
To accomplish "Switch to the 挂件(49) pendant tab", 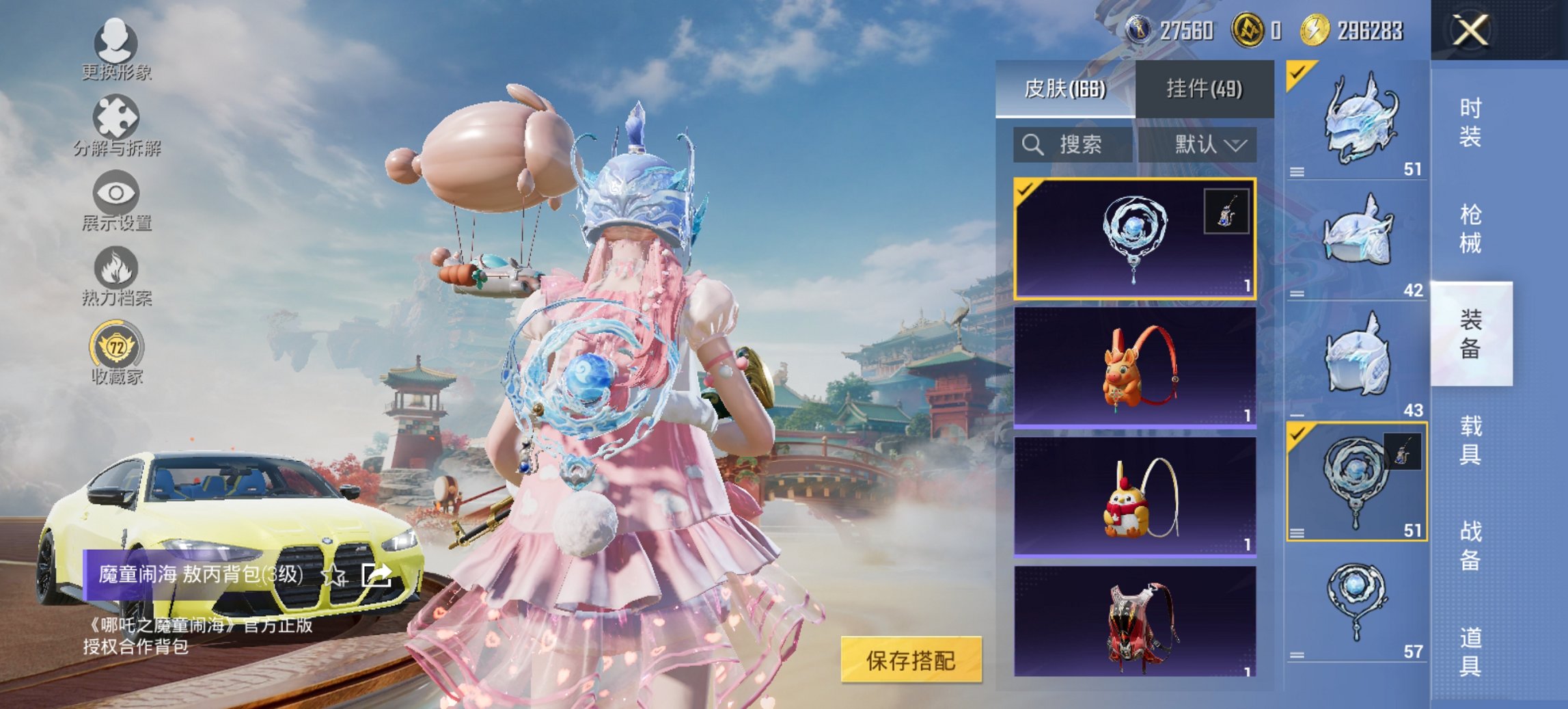I will (x=1205, y=89).
